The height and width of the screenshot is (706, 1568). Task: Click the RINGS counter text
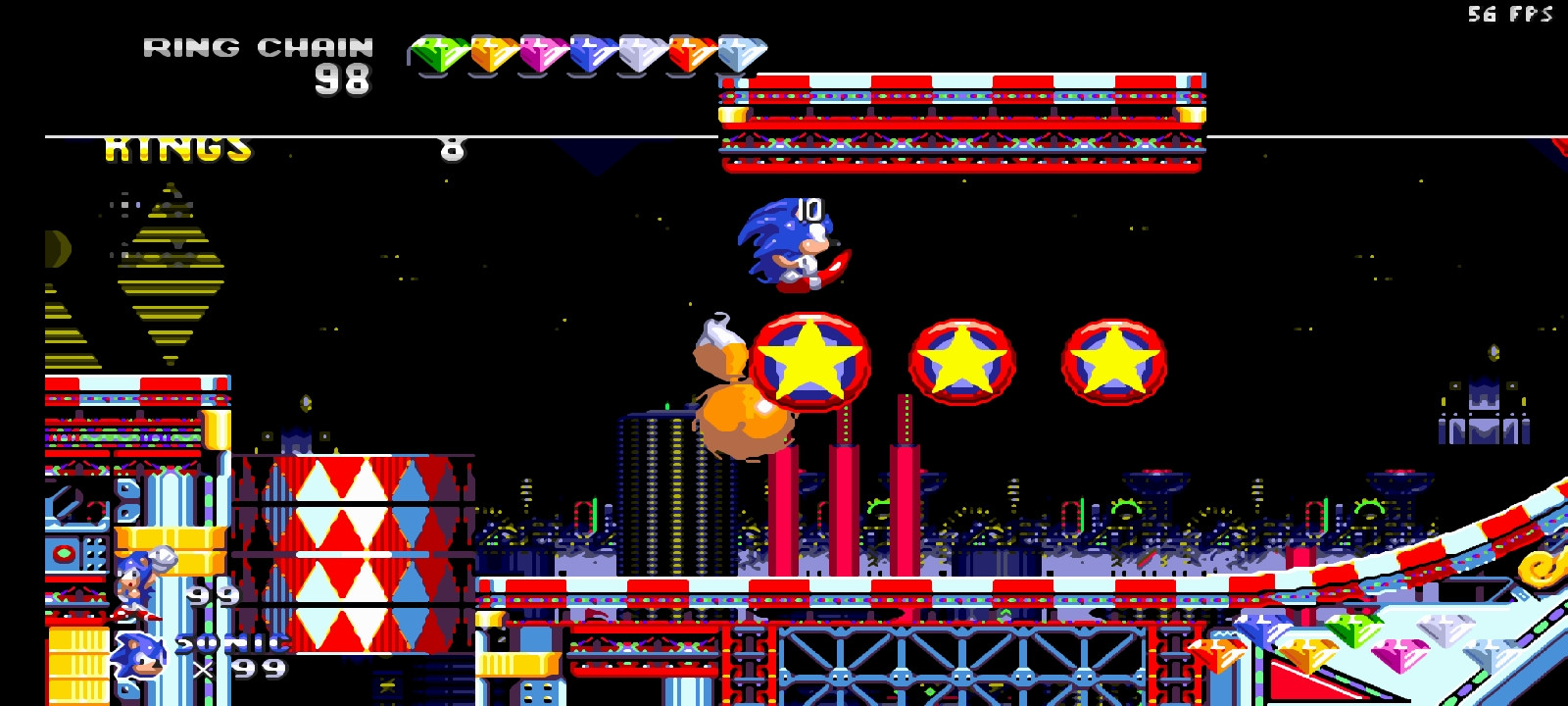point(176,147)
